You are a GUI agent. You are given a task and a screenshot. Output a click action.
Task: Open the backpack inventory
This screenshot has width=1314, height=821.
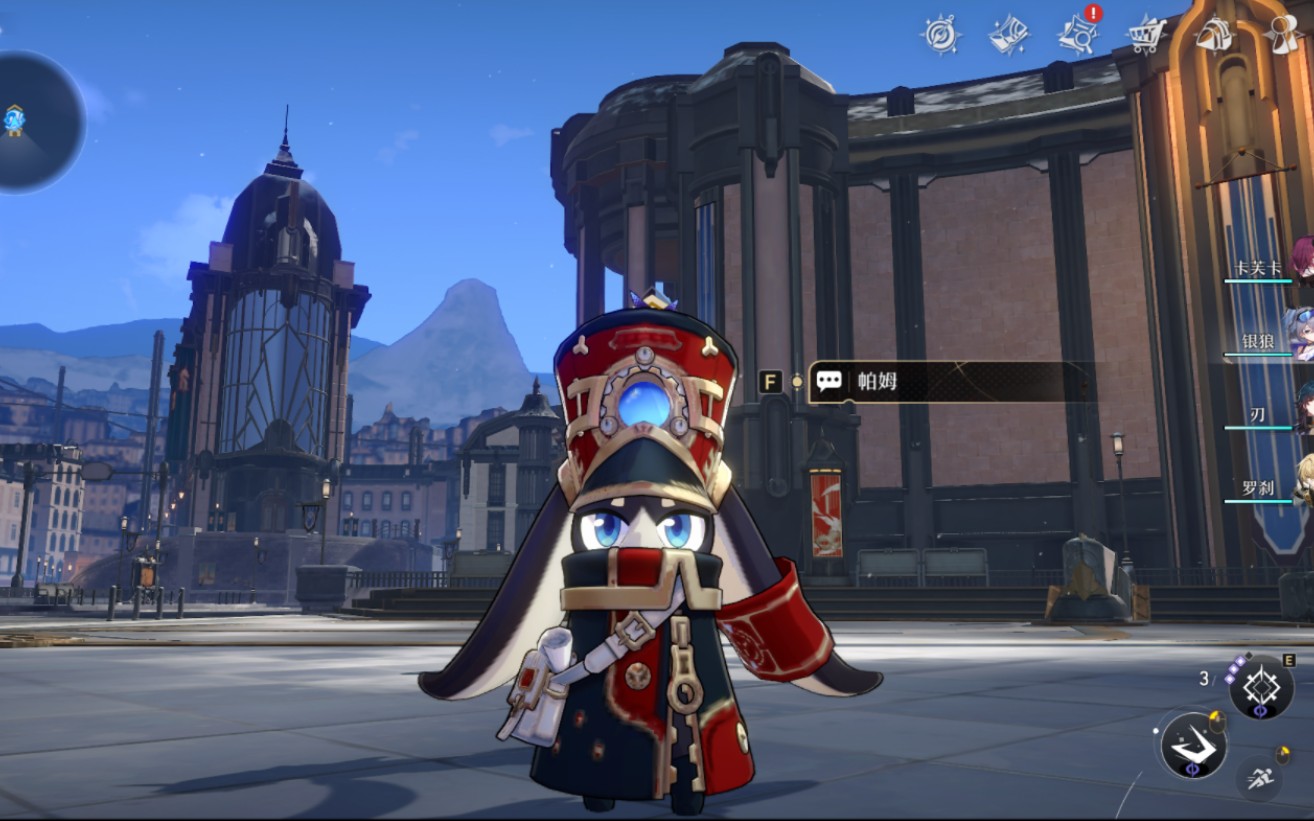pos(1214,35)
